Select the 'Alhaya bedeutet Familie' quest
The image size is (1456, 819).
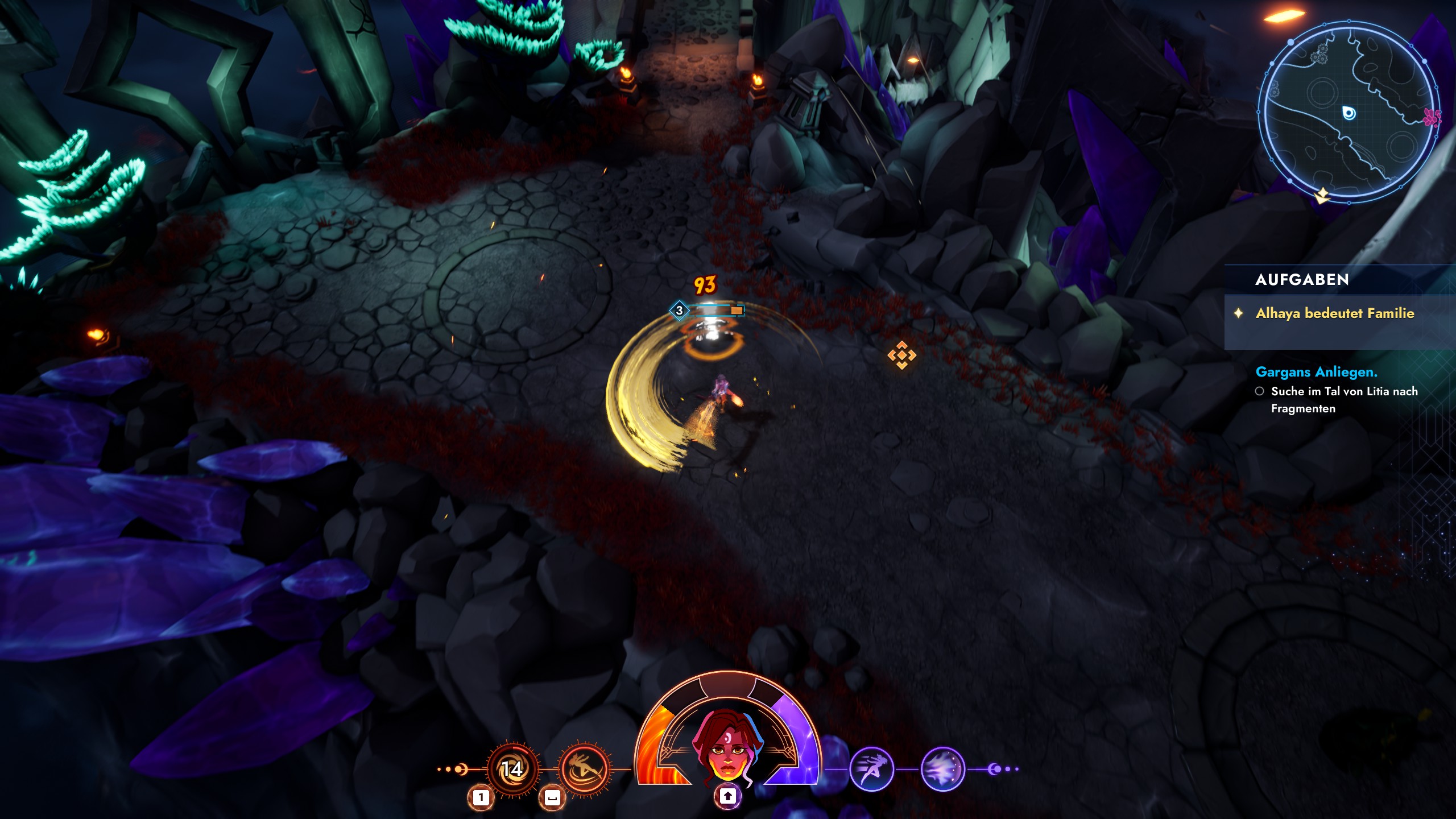coord(1334,313)
